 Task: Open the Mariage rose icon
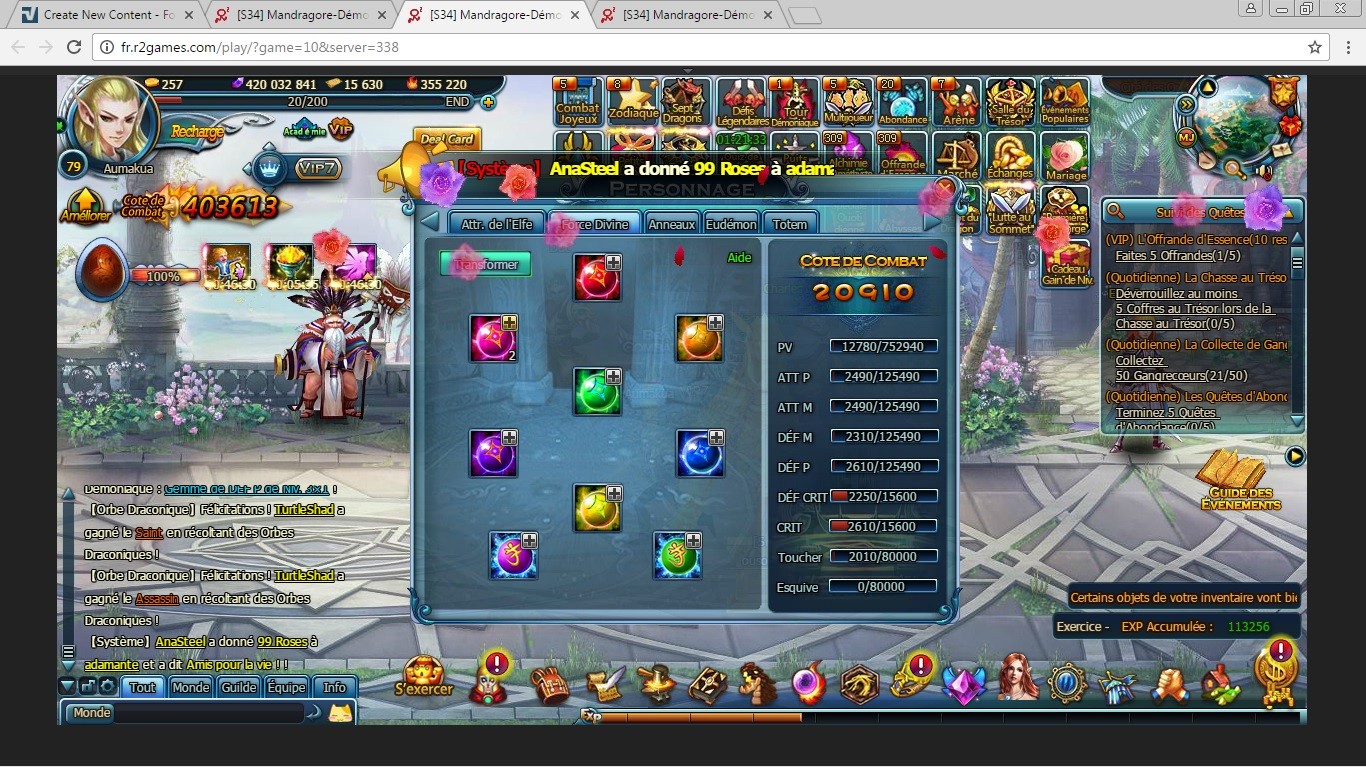click(1065, 158)
